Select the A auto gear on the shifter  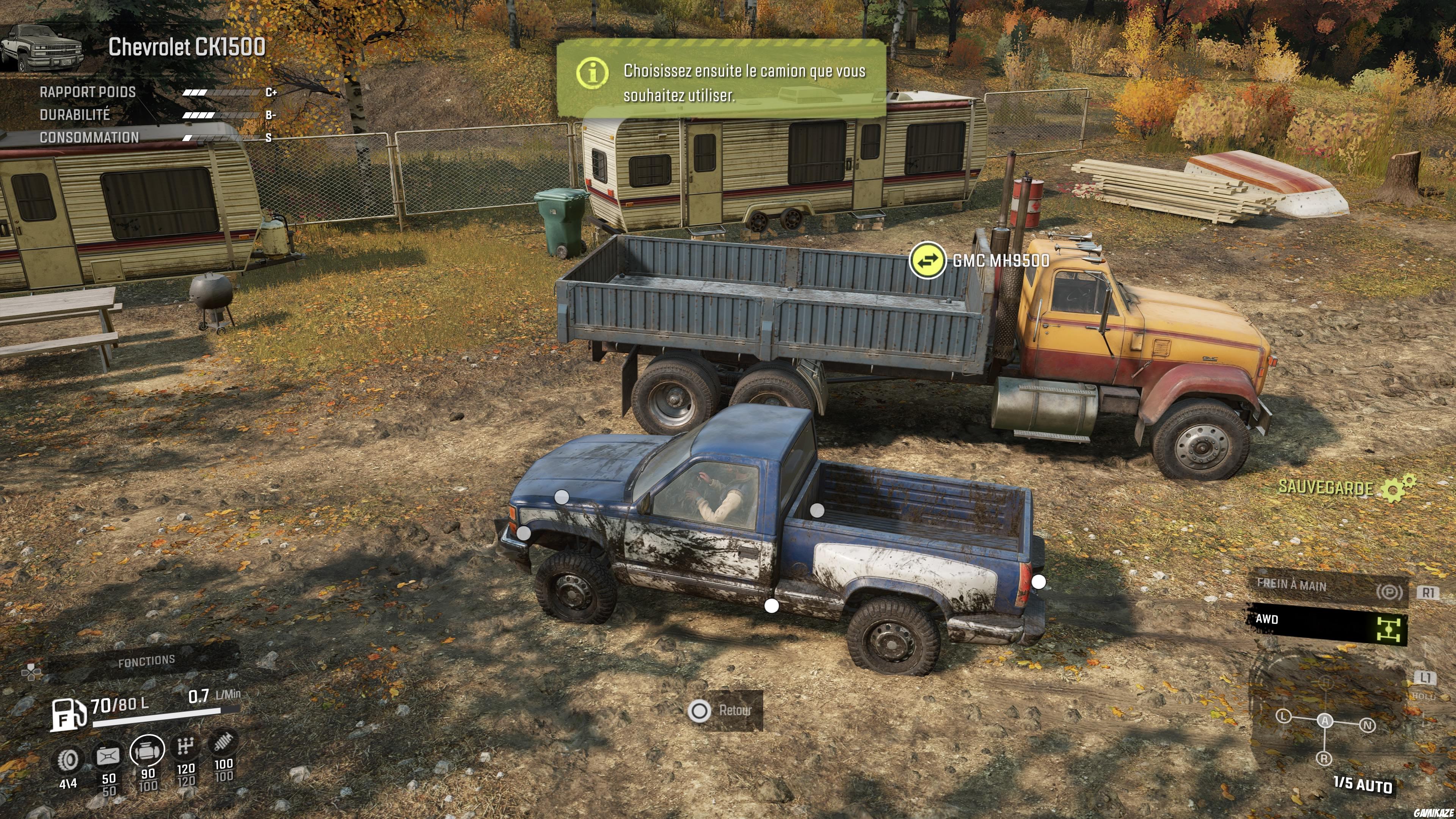coord(1325,721)
